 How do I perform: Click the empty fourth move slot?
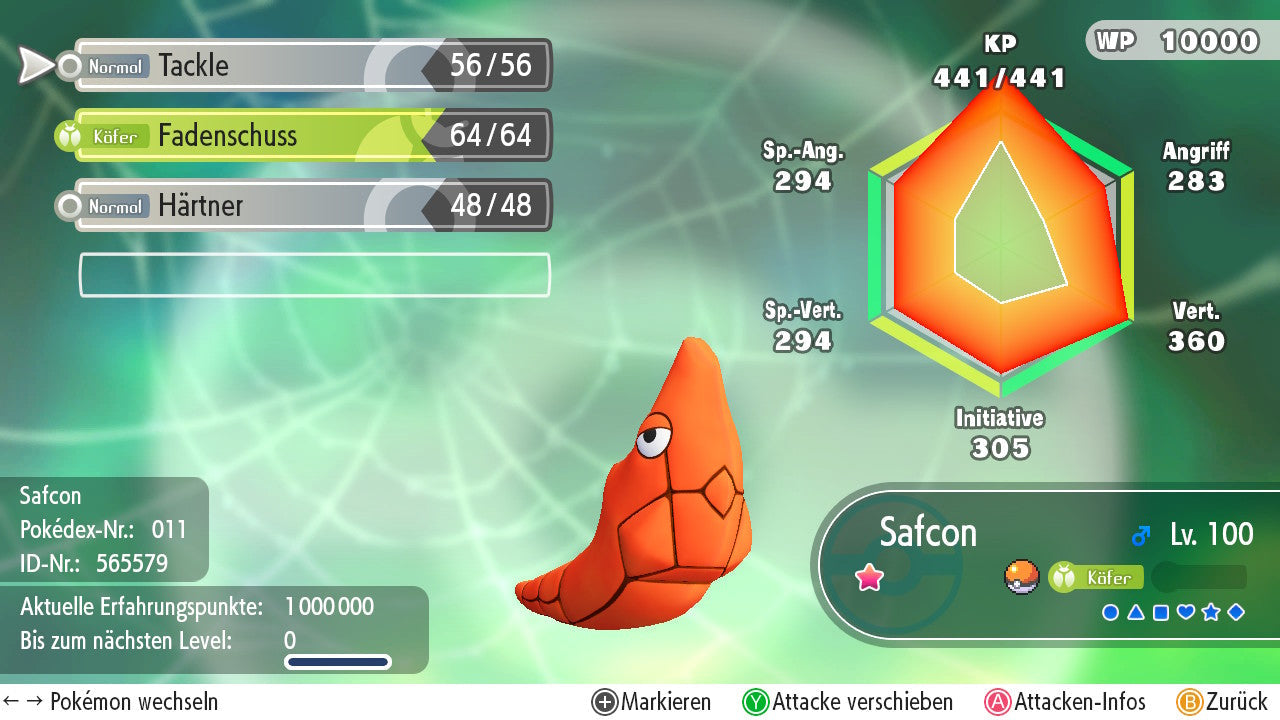314,275
